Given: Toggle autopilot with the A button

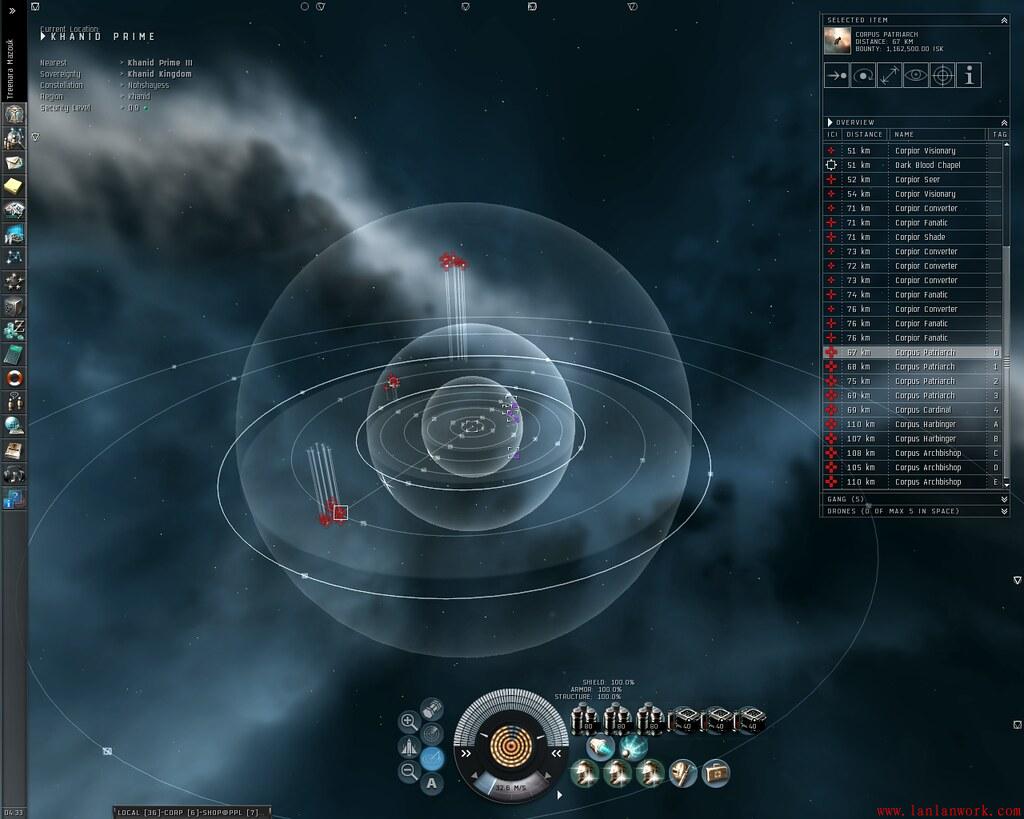Looking at the screenshot, I should [x=432, y=783].
